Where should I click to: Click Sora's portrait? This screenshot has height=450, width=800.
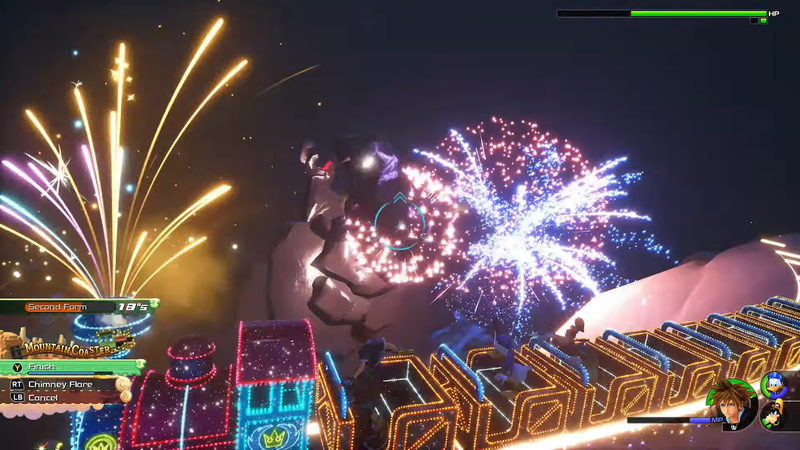click(732, 405)
